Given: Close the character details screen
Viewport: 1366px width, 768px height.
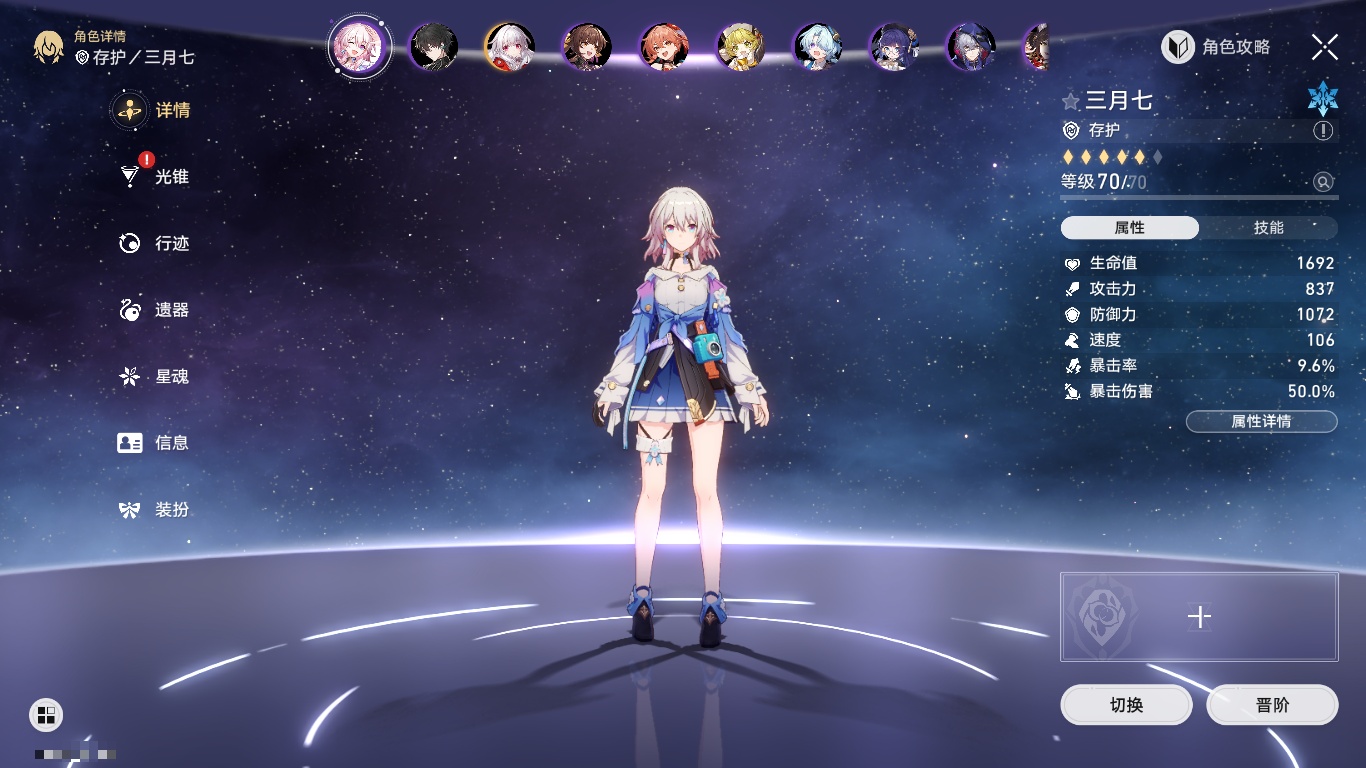Looking at the screenshot, I should (x=1324, y=47).
